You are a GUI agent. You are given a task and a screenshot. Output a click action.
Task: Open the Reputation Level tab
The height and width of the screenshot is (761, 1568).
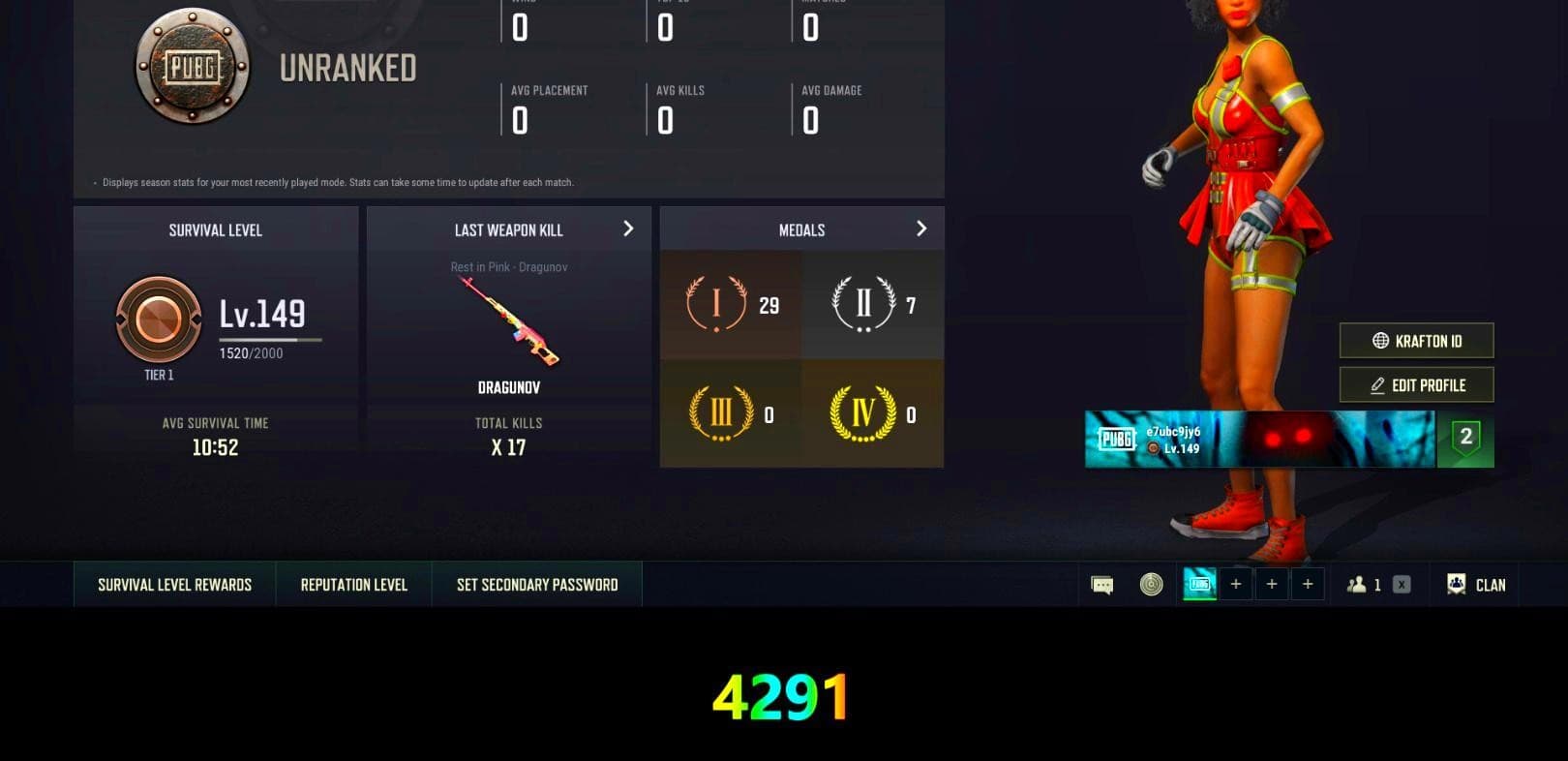tap(352, 584)
